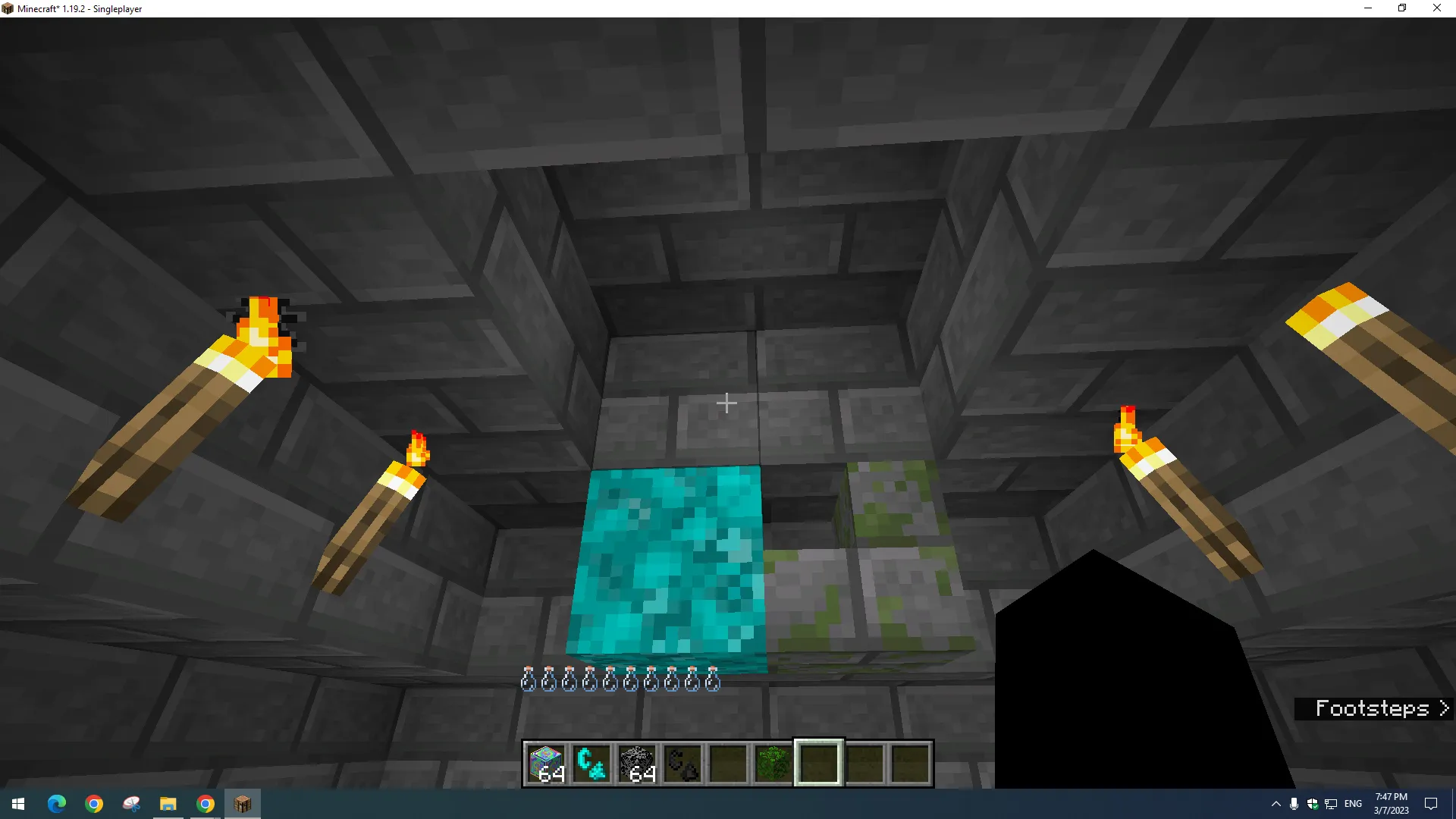Viewport: 1456px width, 819px height.
Task: Select the azalea bush in the hotbar
Action: (x=773, y=762)
